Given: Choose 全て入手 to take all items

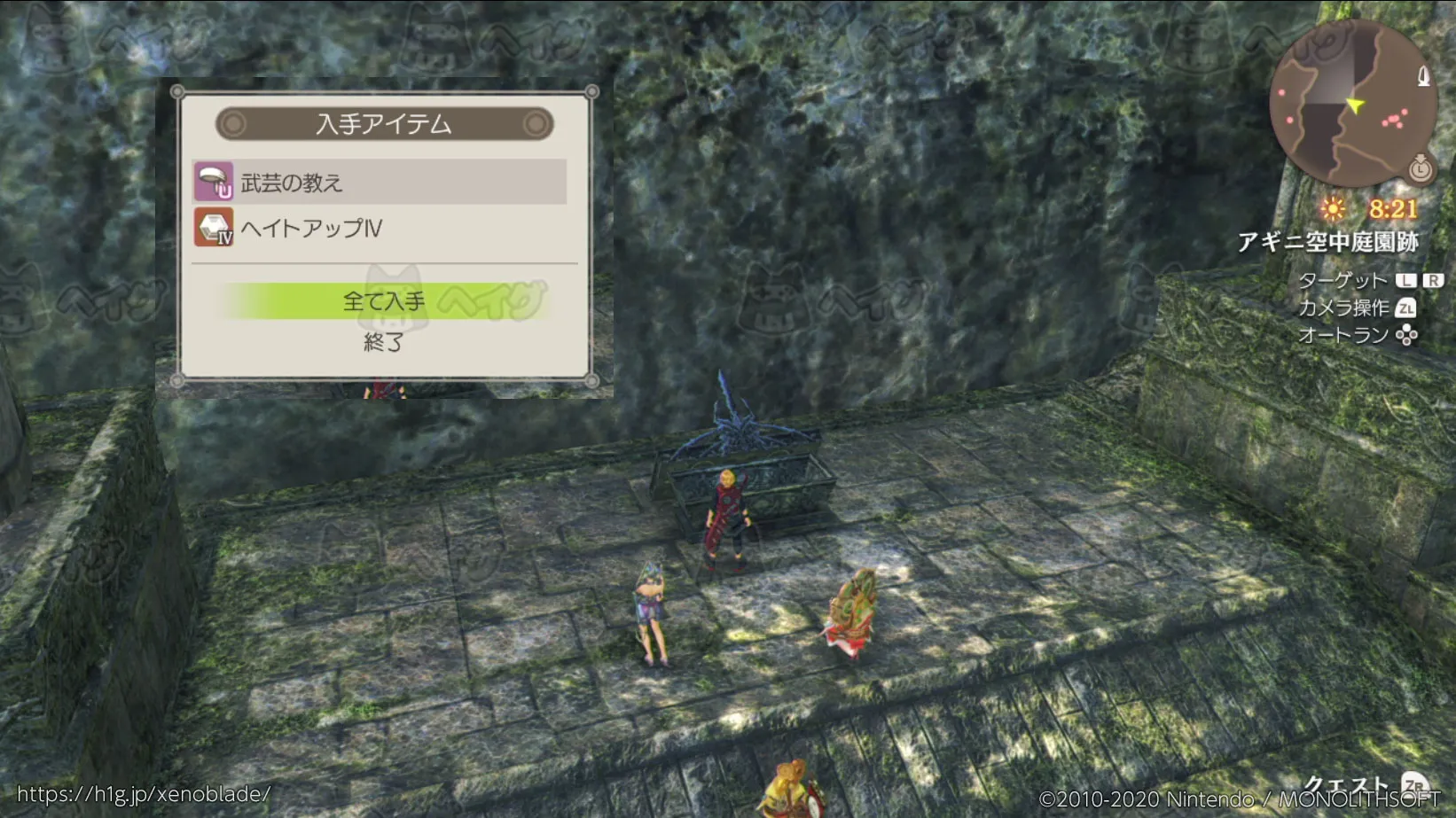Looking at the screenshot, I should [x=384, y=301].
